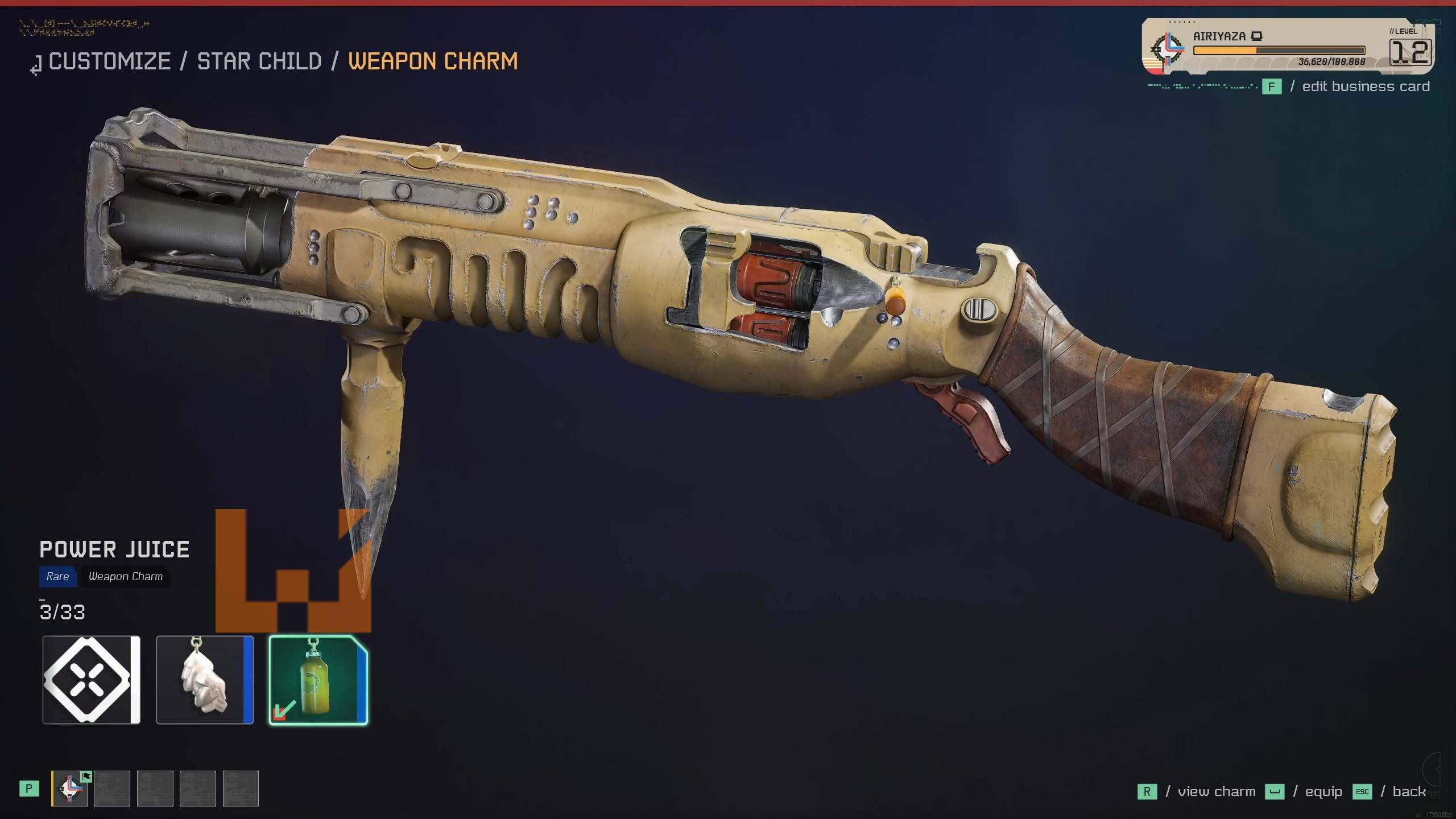Choose edit business card option

pyautogui.click(x=1365, y=86)
